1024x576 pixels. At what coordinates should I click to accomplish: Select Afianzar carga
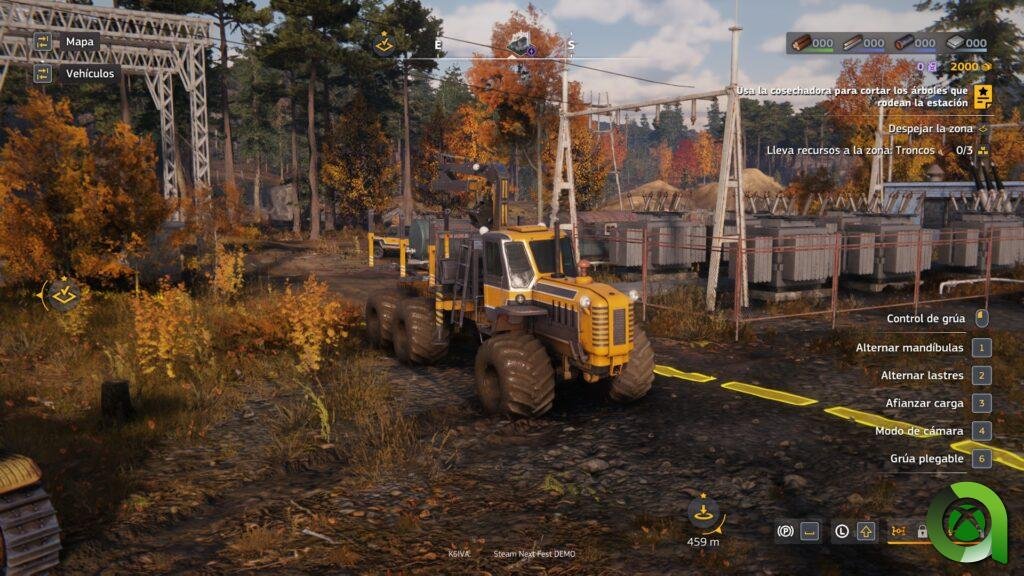click(x=923, y=403)
